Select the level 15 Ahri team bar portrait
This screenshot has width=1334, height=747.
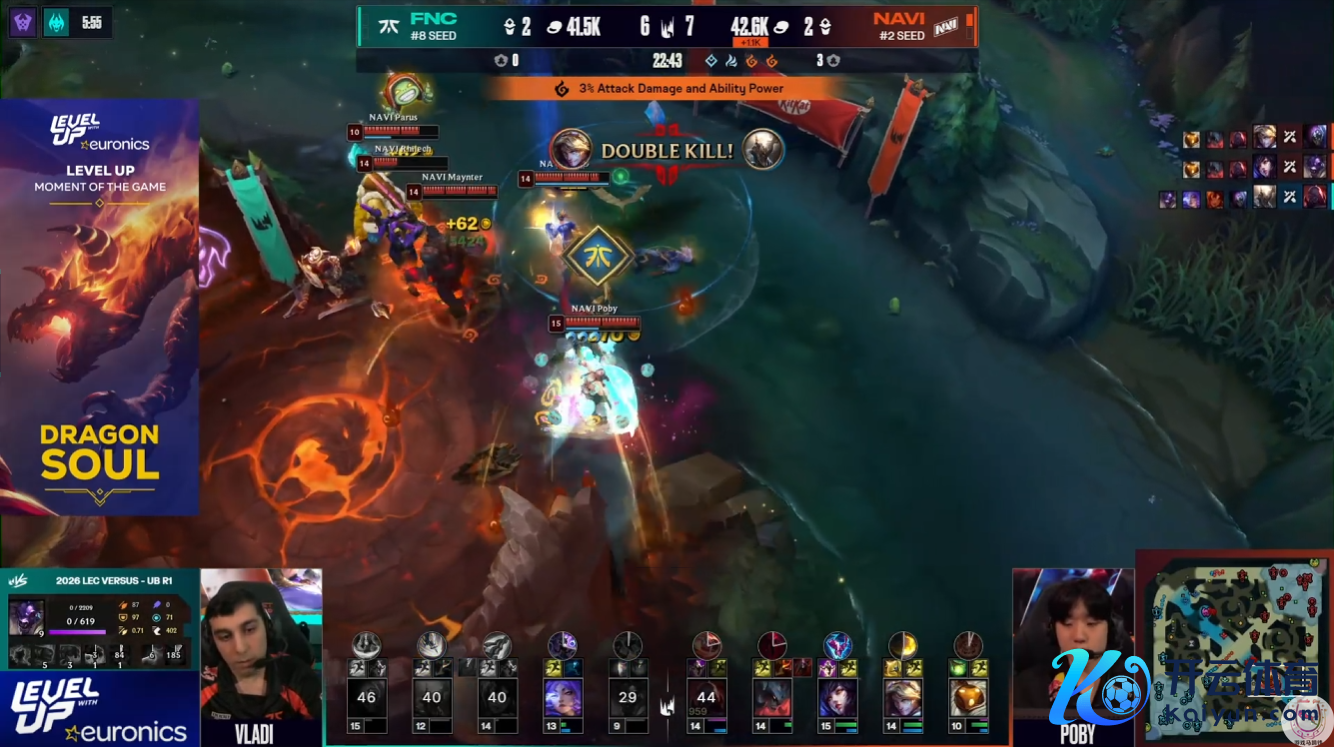(837, 697)
